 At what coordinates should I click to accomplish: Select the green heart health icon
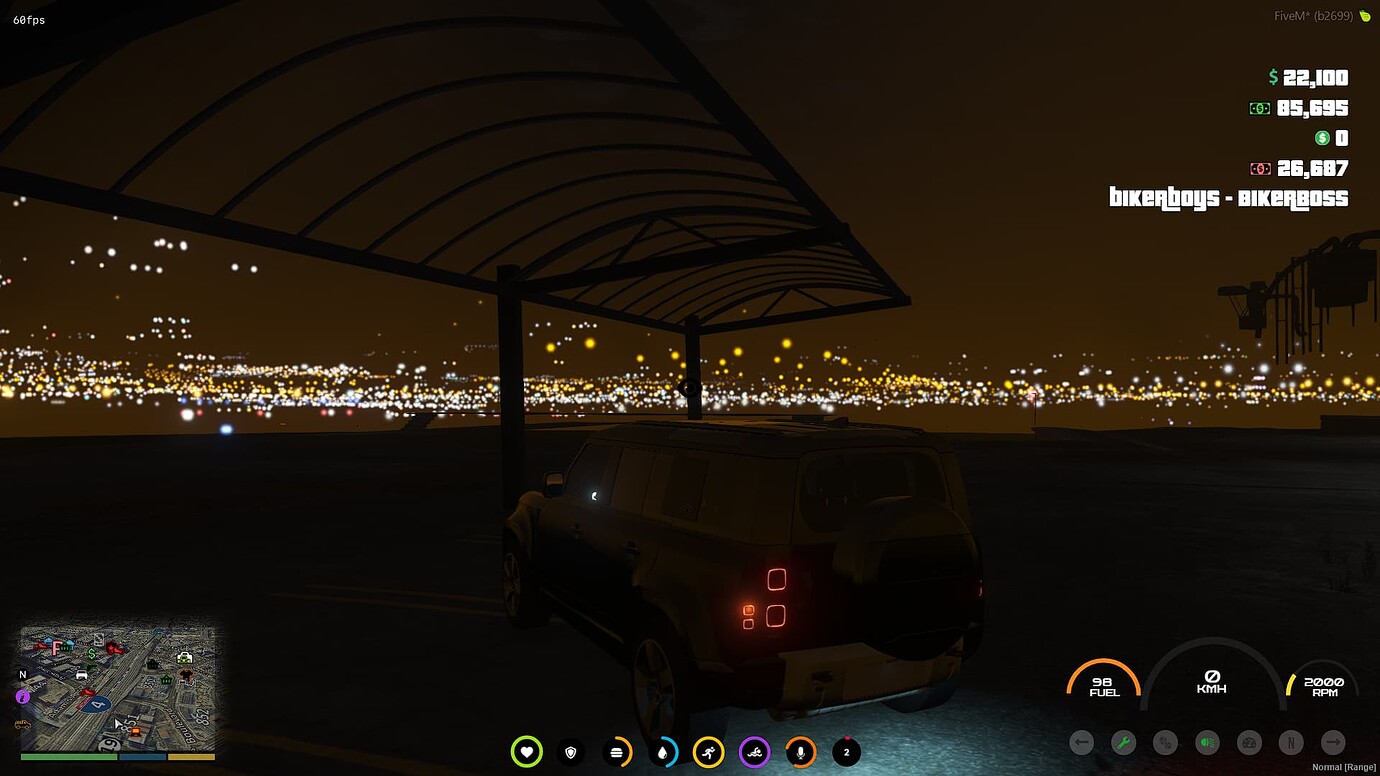(x=527, y=752)
